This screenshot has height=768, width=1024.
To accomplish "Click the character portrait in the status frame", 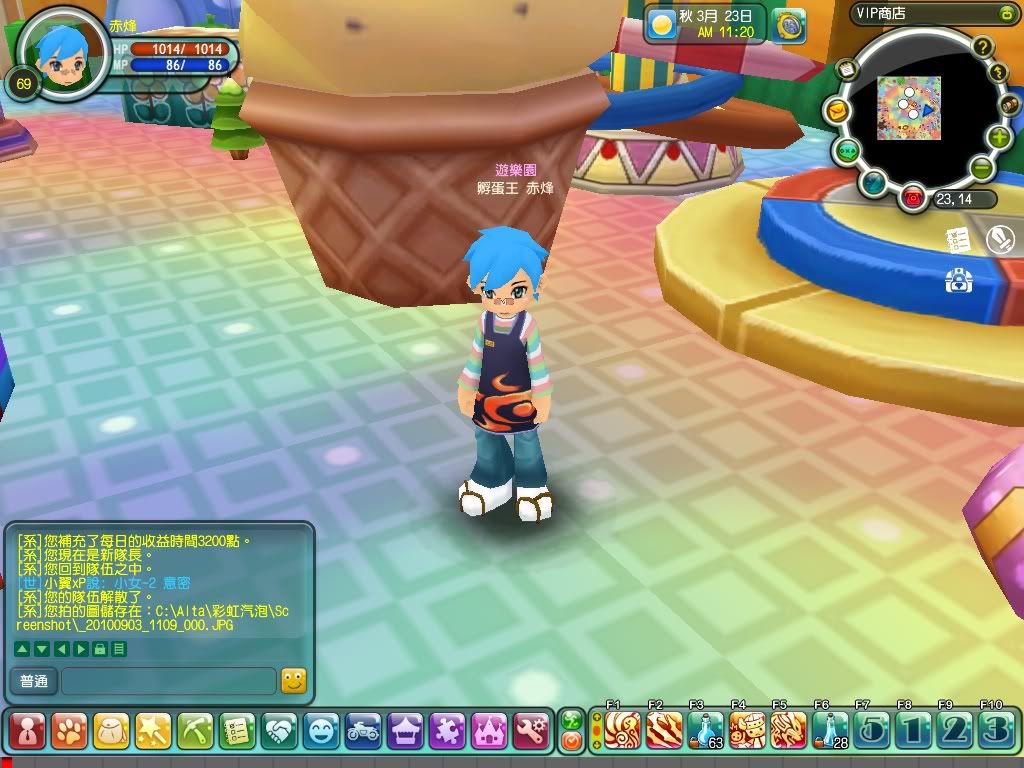I will coord(64,50).
